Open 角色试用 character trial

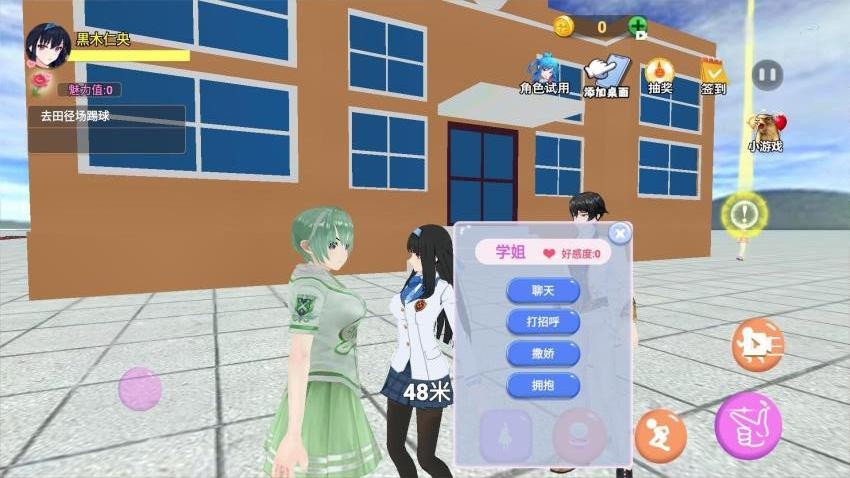[545, 75]
